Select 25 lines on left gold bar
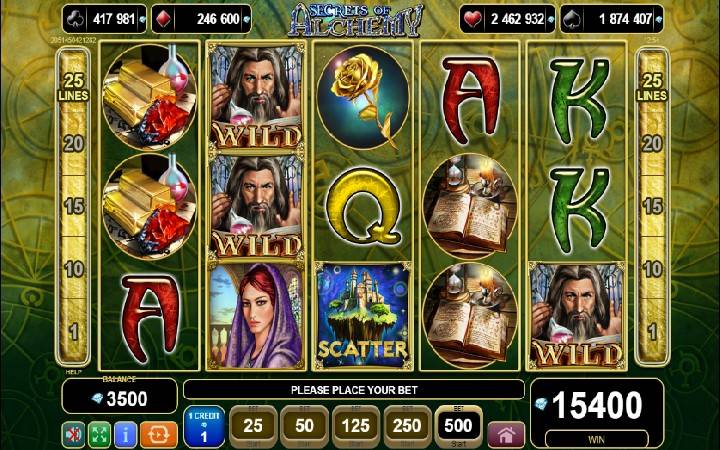Screen dimensions: 720x450 point(72,88)
